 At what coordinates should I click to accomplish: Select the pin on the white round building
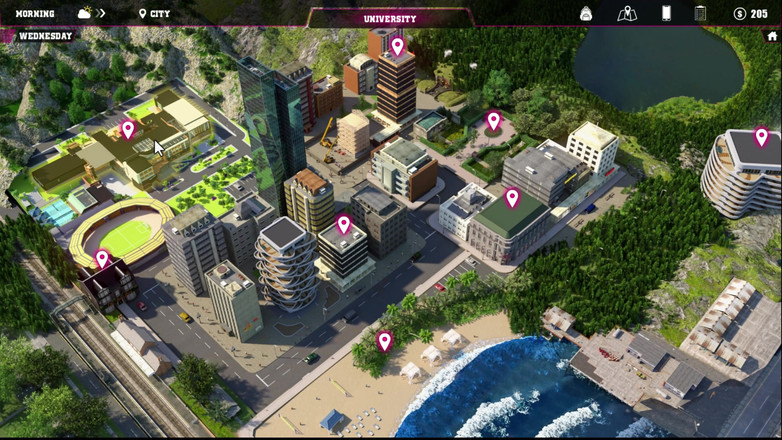[761, 137]
